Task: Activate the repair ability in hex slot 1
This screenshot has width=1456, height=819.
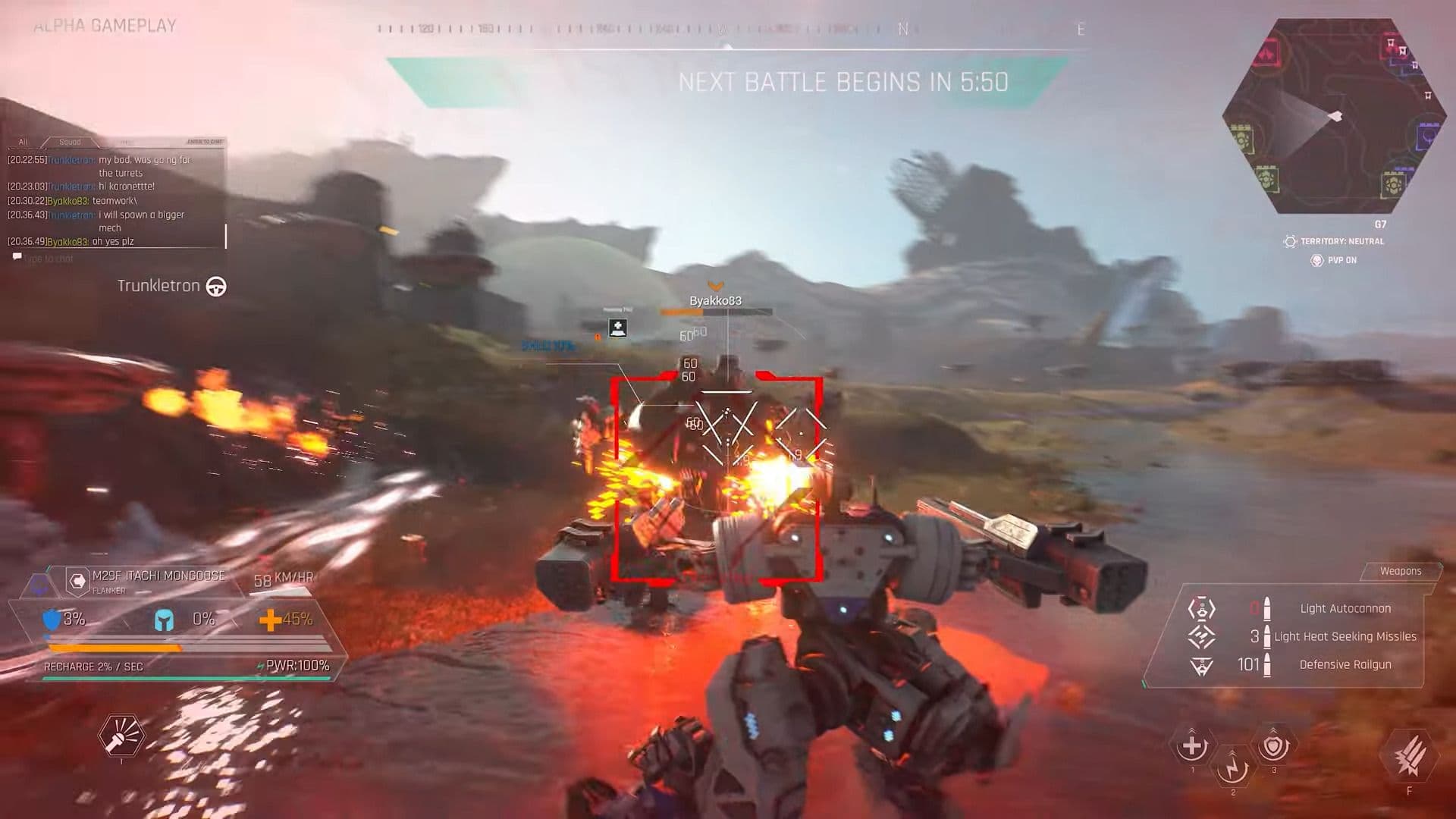Action: point(1192,747)
